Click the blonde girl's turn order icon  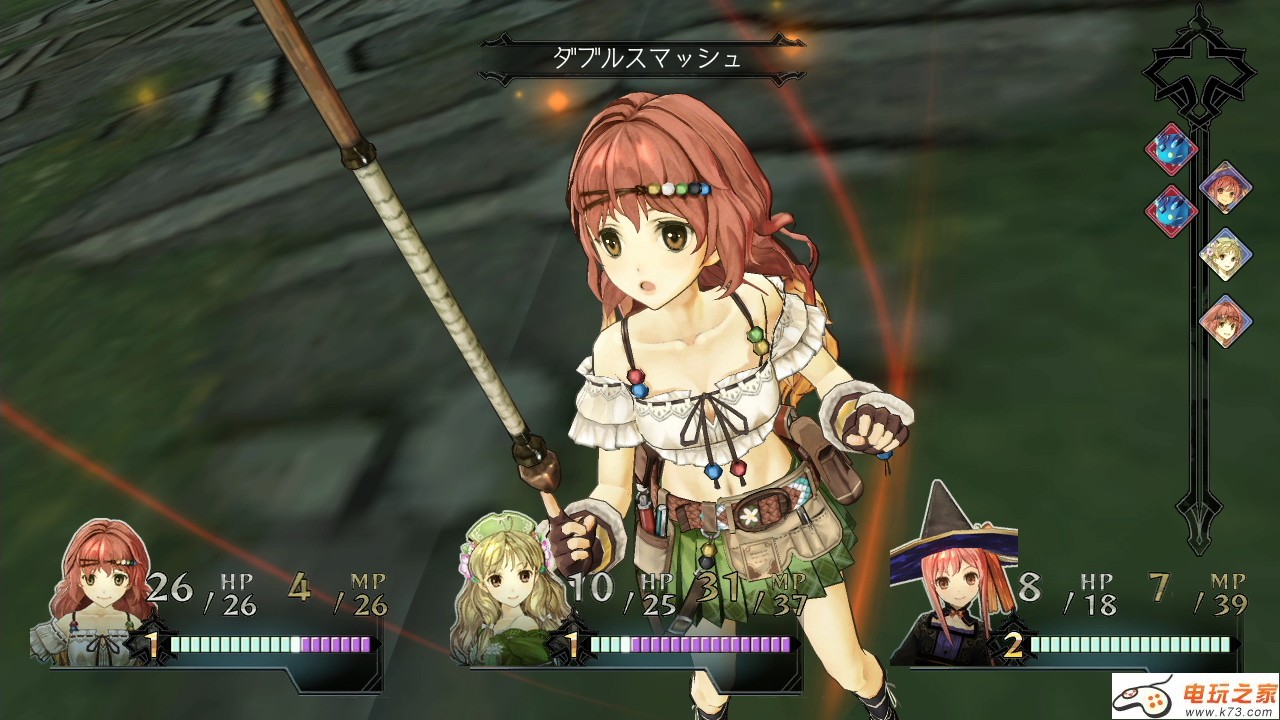(1225, 254)
